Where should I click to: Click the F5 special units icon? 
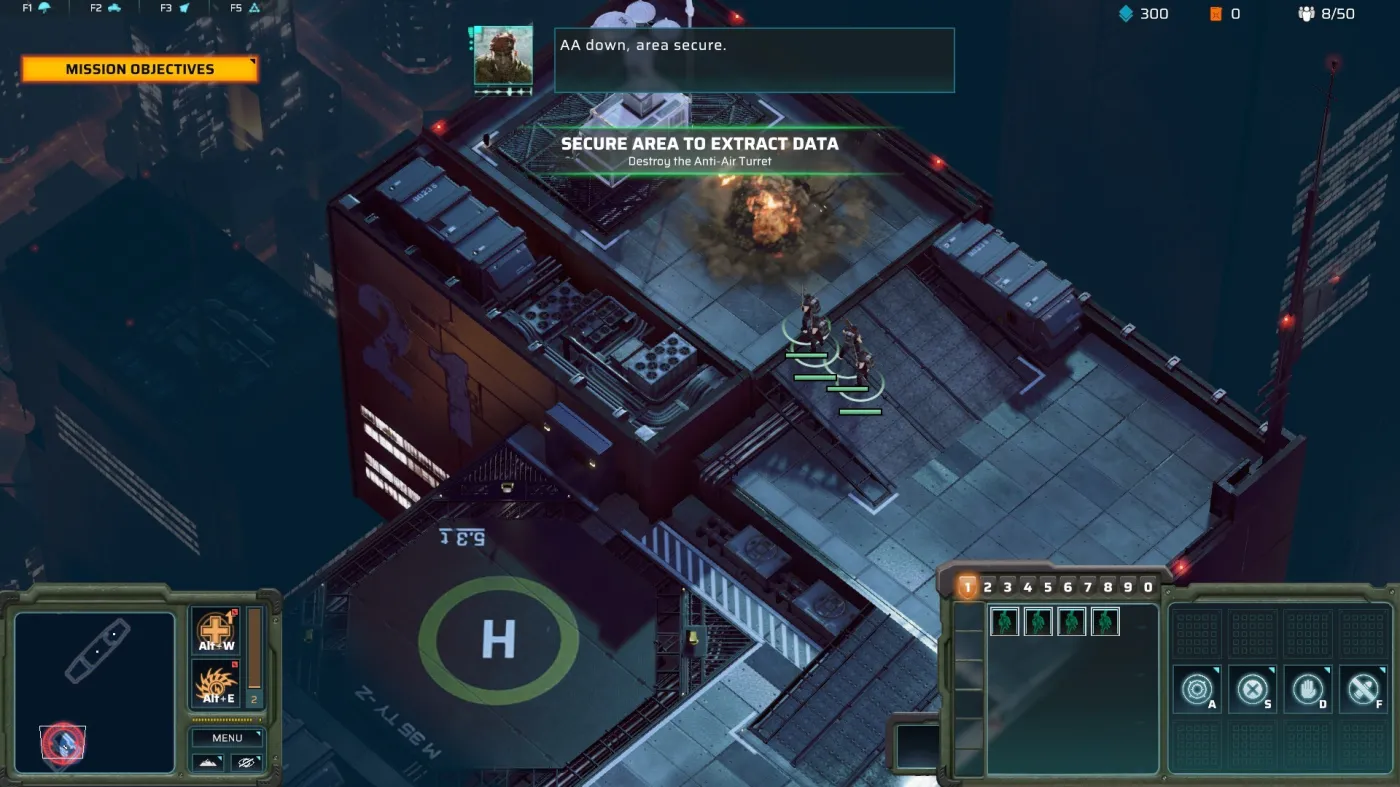coord(253,7)
